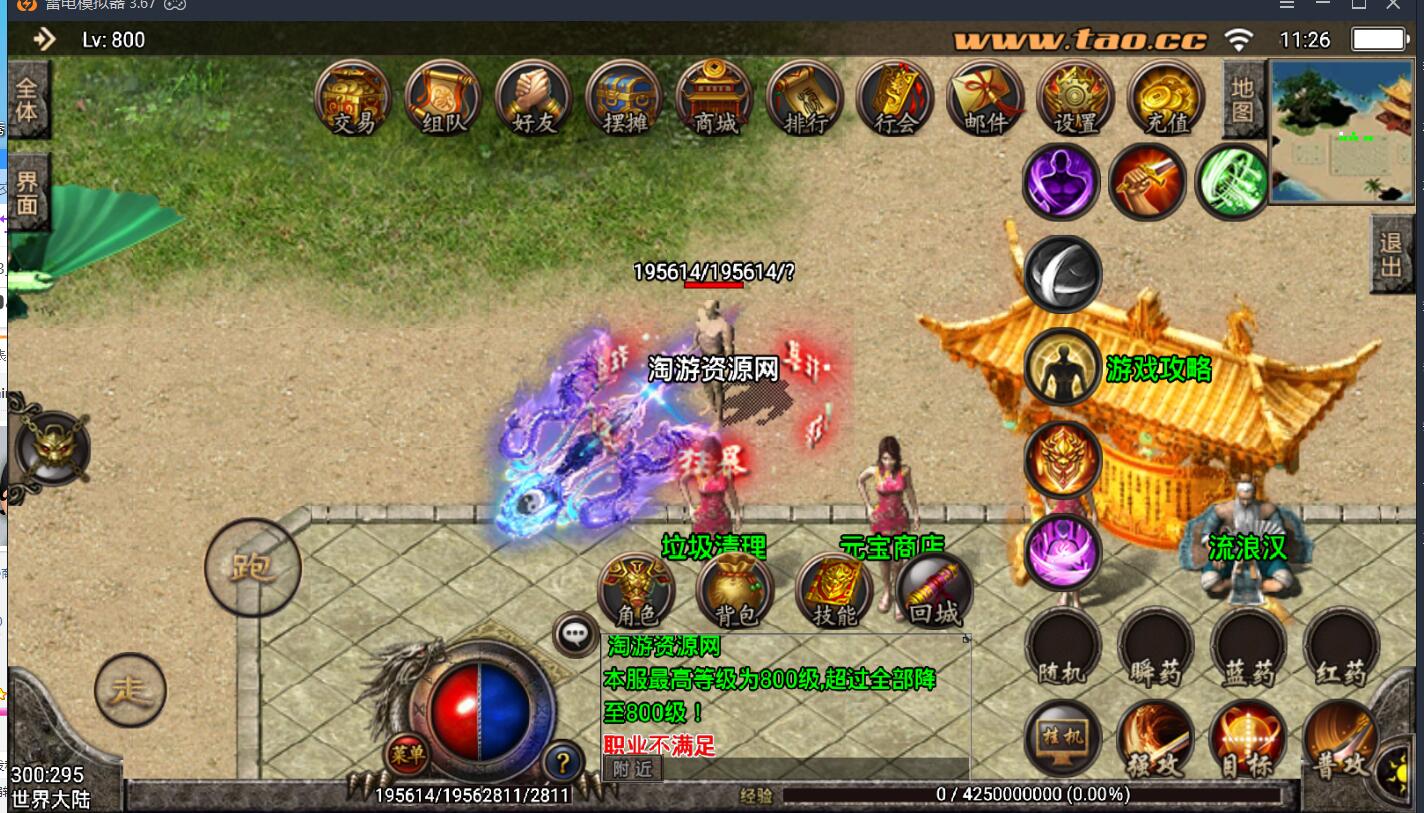Viewport: 1424px width, 813px height.
Task: Activate the 普攻 basic attack
Action: pos(1340,741)
